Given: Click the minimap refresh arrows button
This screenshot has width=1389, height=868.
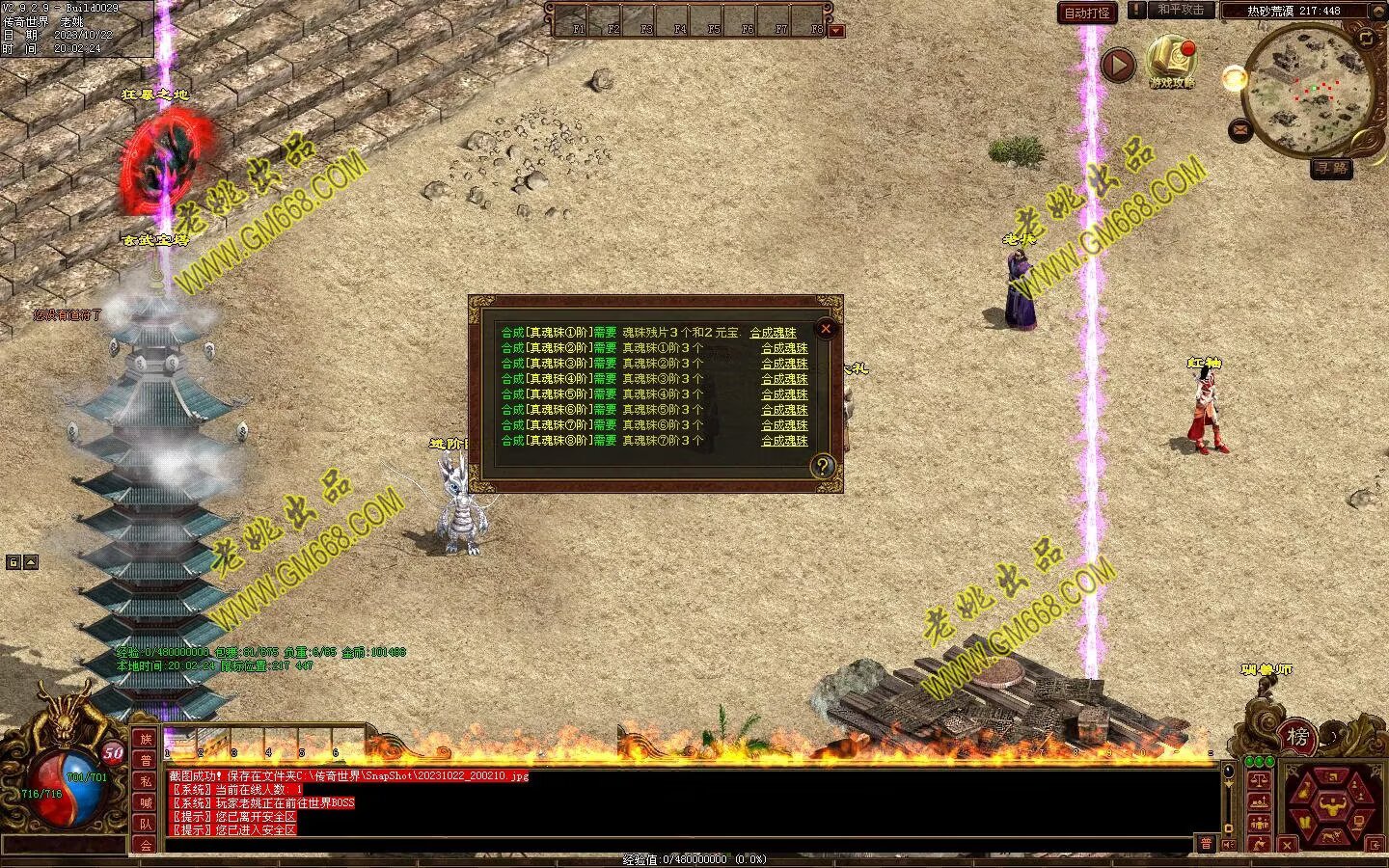Looking at the screenshot, I should click(1366, 39).
